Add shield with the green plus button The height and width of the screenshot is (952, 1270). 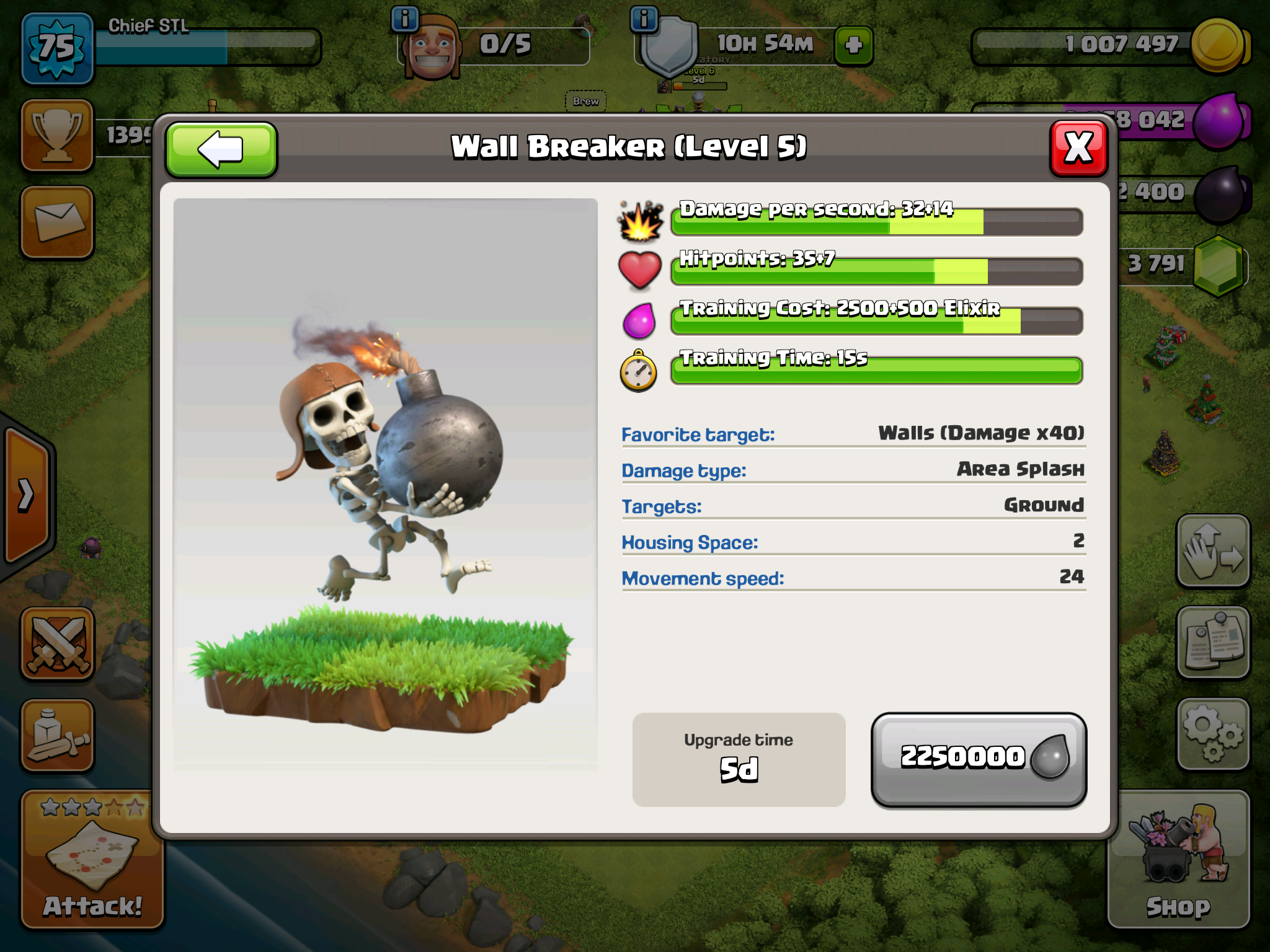coord(854,45)
